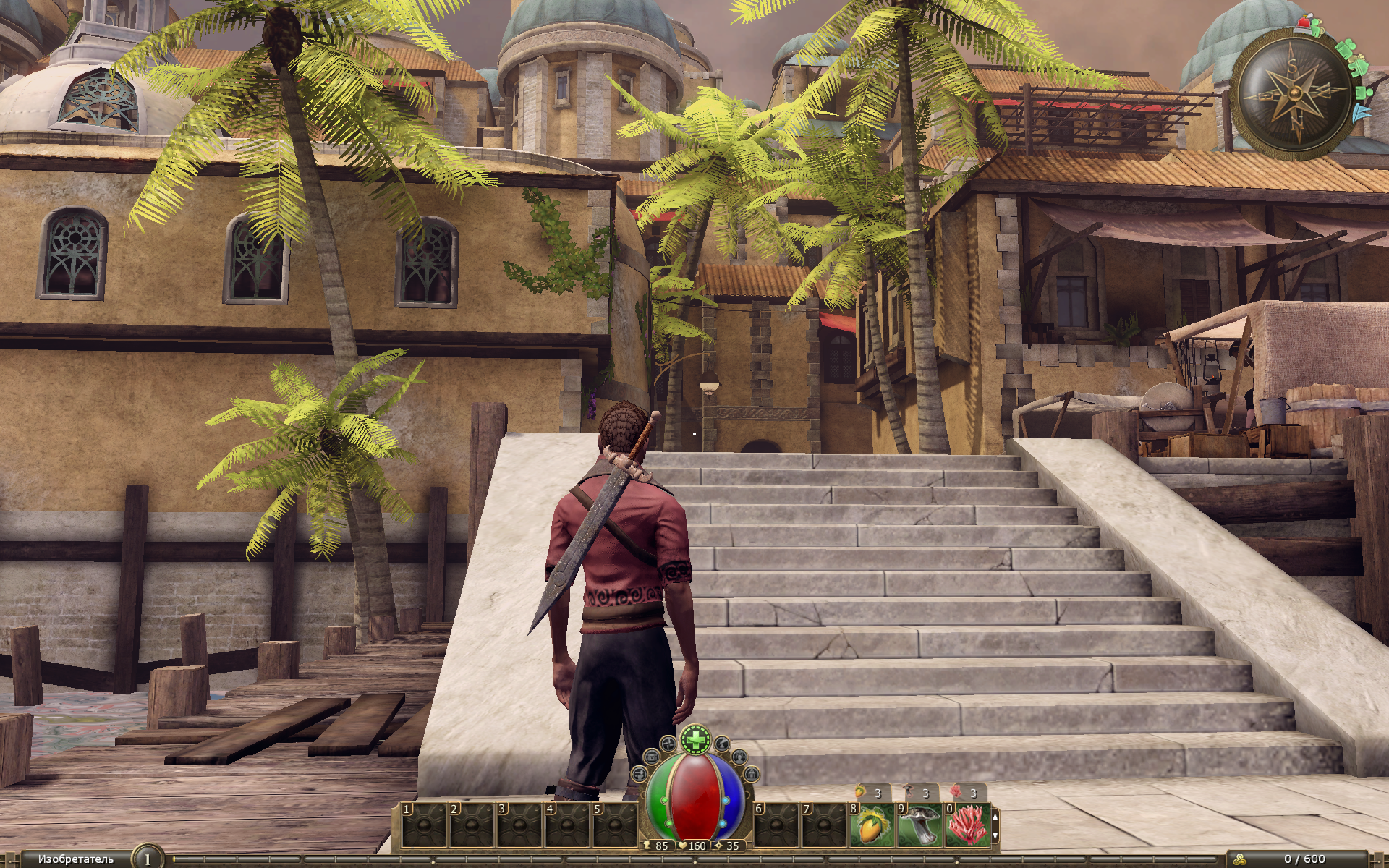Use the yellow fruit in hotbar slot 8
Image resolution: width=1389 pixels, height=868 pixels.
[873, 825]
